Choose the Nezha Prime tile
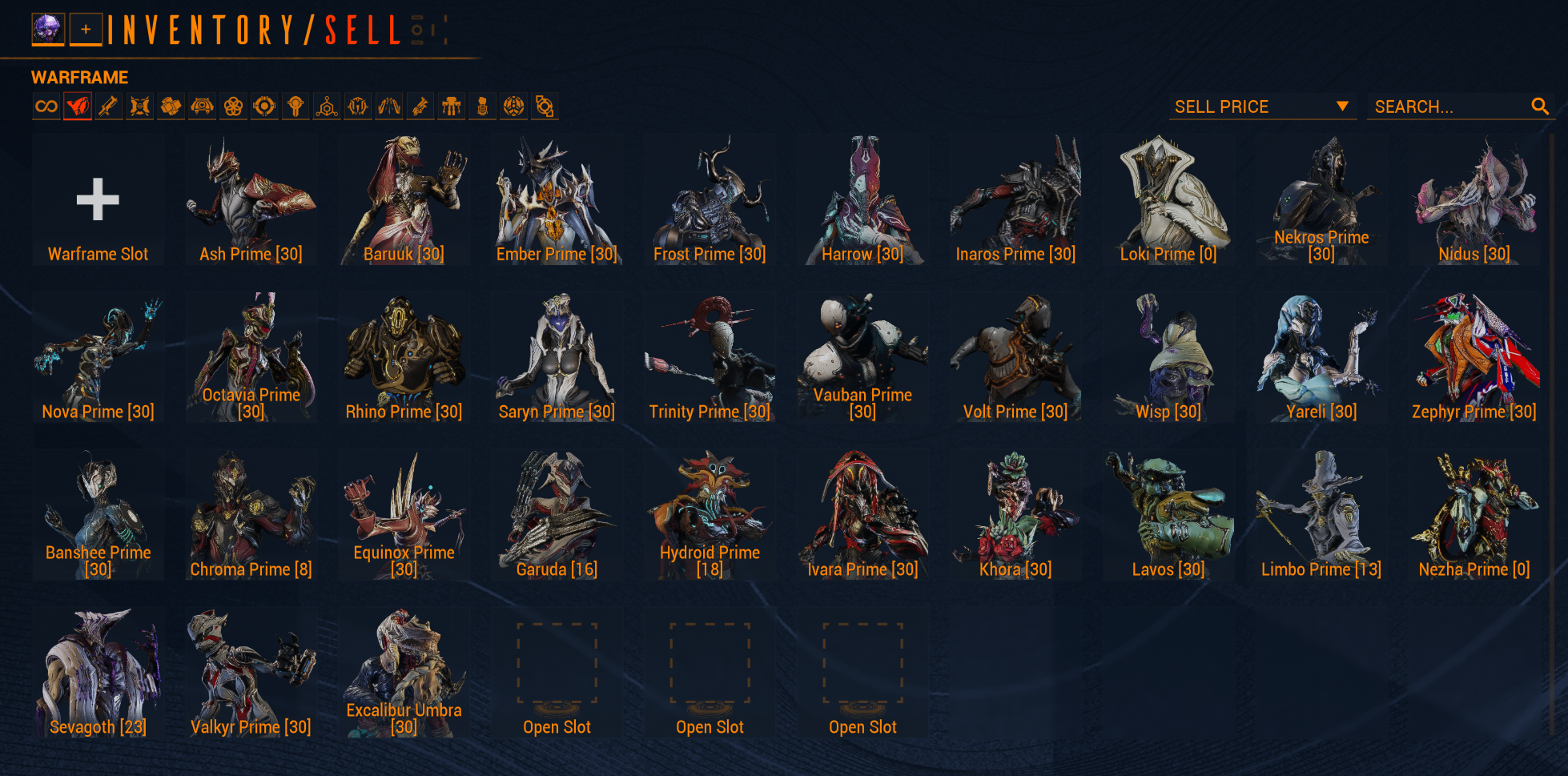The height and width of the screenshot is (776, 1568). pyautogui.click(x=1474, y=515)
